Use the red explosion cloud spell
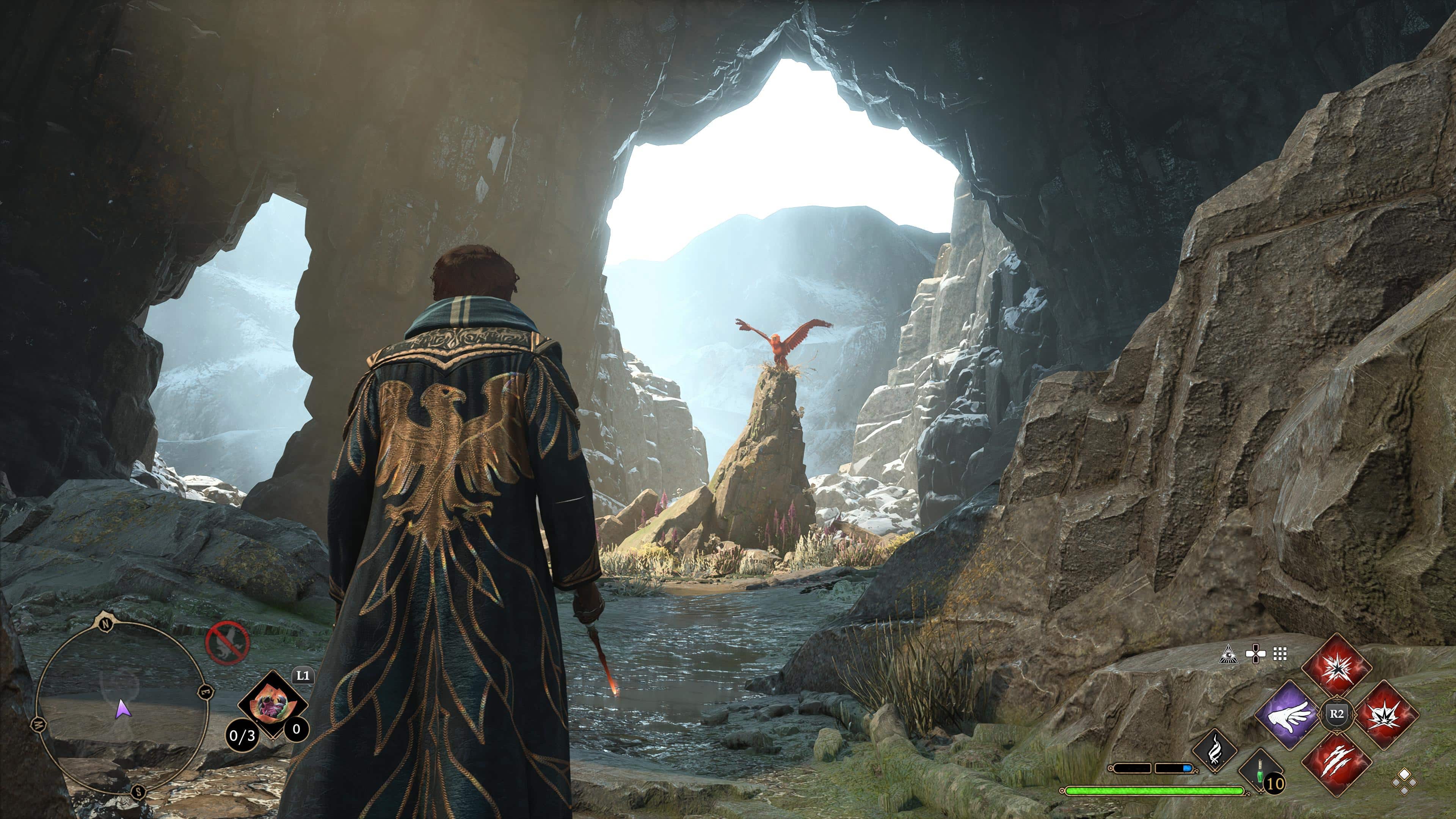 pyautogui.click(x=1385, y=714)
